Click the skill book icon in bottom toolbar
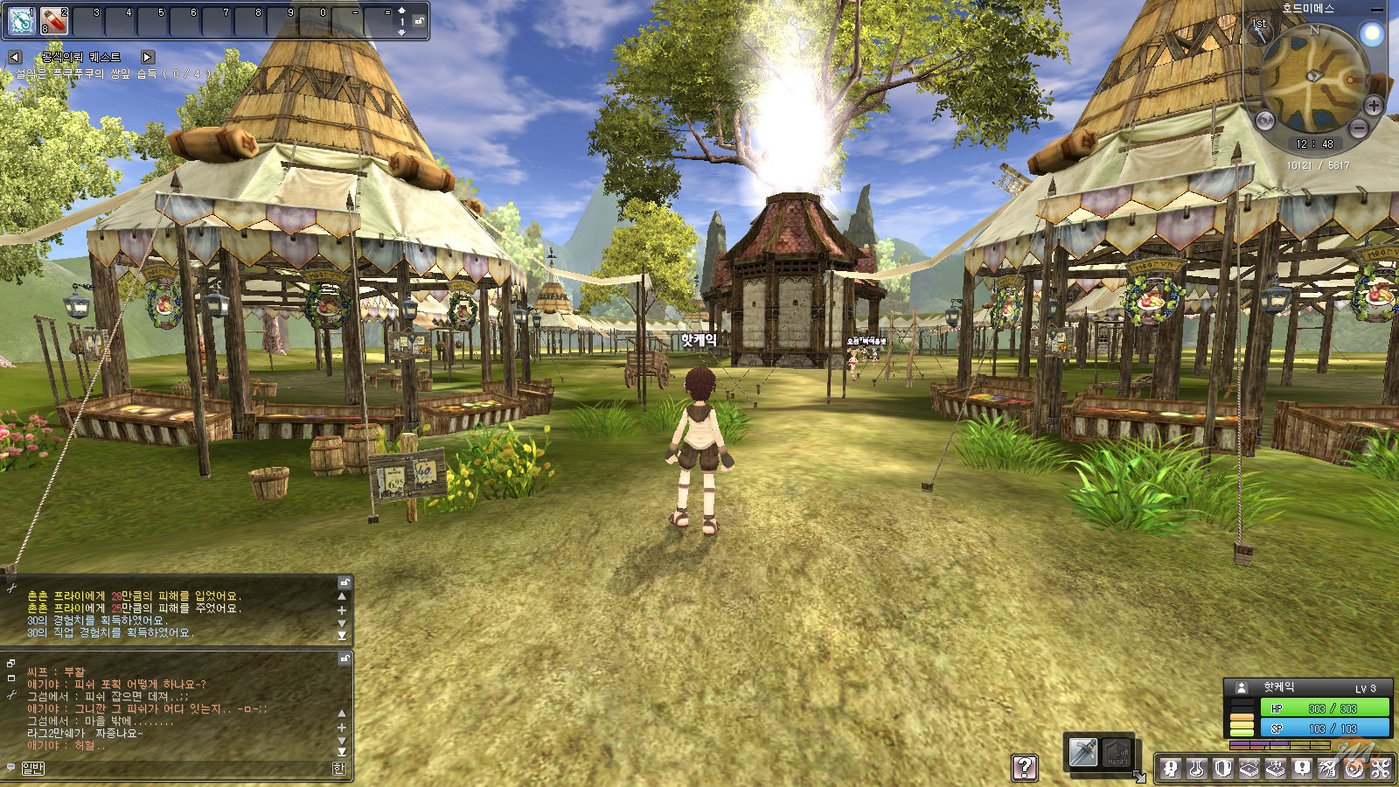Screen dimensions: 1399x787 [x=1250, y=768]
